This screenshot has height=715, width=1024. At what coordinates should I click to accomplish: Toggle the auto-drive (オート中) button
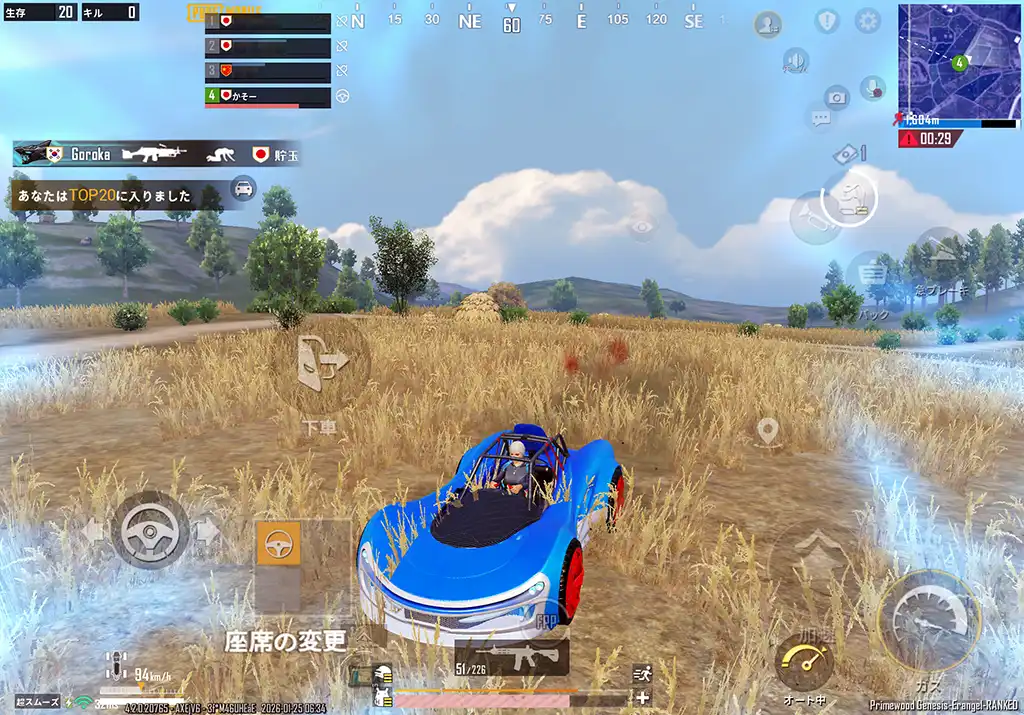804,662
